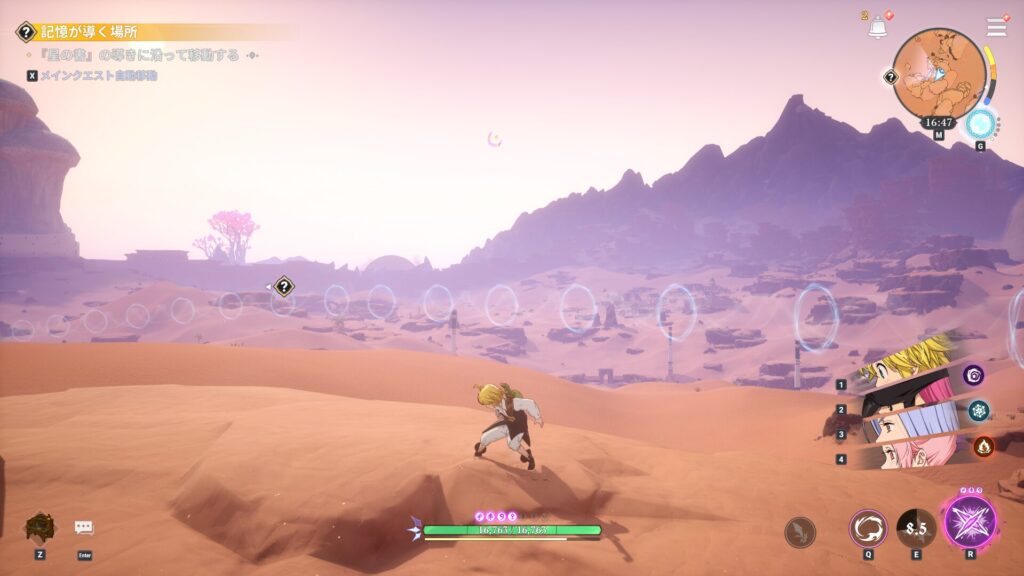The width and height of the screenshot is (1024, 576).
Task: Activate the glowing blue orb icon
Action: pyautogui.click(x=980, y=124)
